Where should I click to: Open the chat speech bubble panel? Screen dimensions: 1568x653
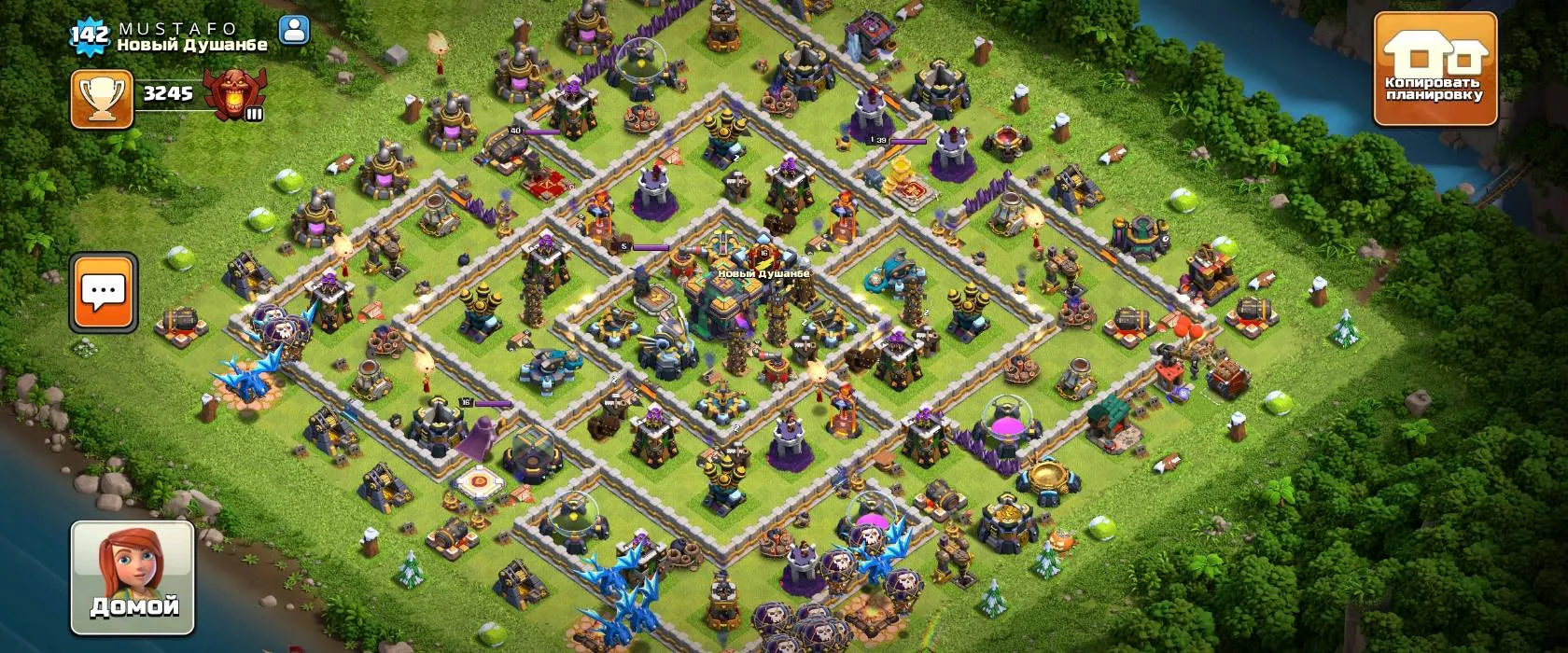point(104,292)
